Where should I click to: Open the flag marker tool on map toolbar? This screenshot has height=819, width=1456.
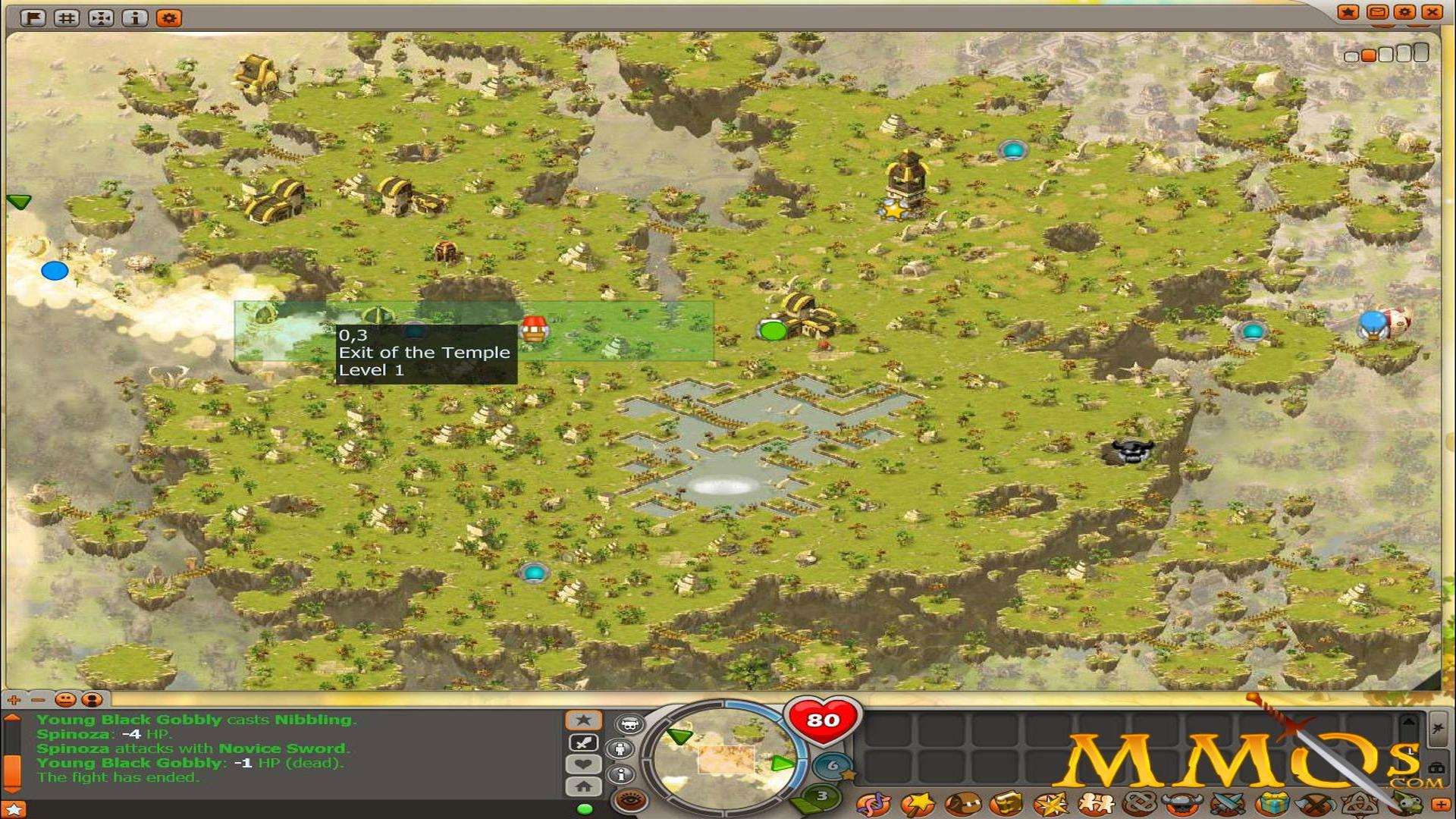pyautogui.click(x=32, y=17)
